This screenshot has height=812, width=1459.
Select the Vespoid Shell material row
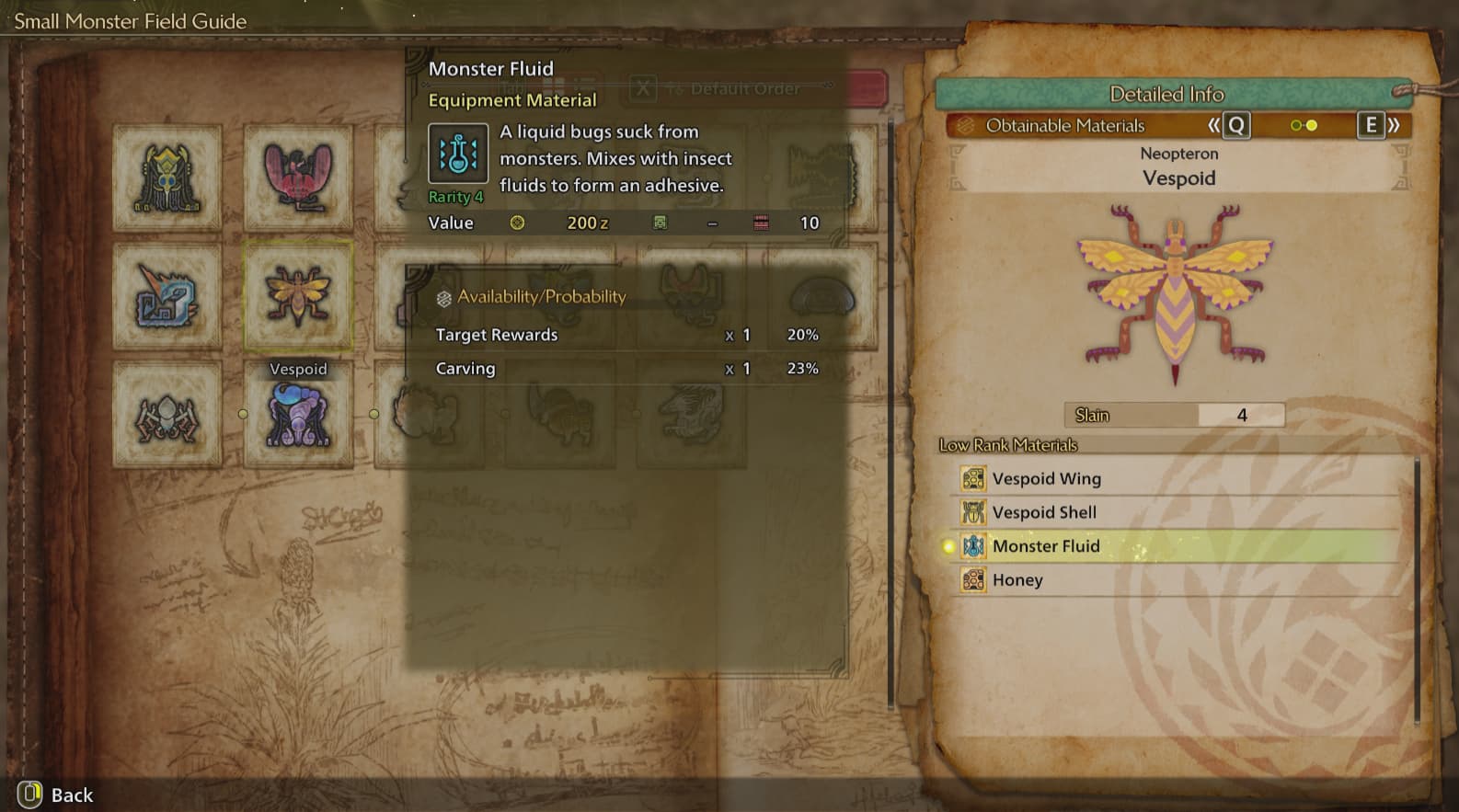pyautogui.click(x=1044, y=512)
